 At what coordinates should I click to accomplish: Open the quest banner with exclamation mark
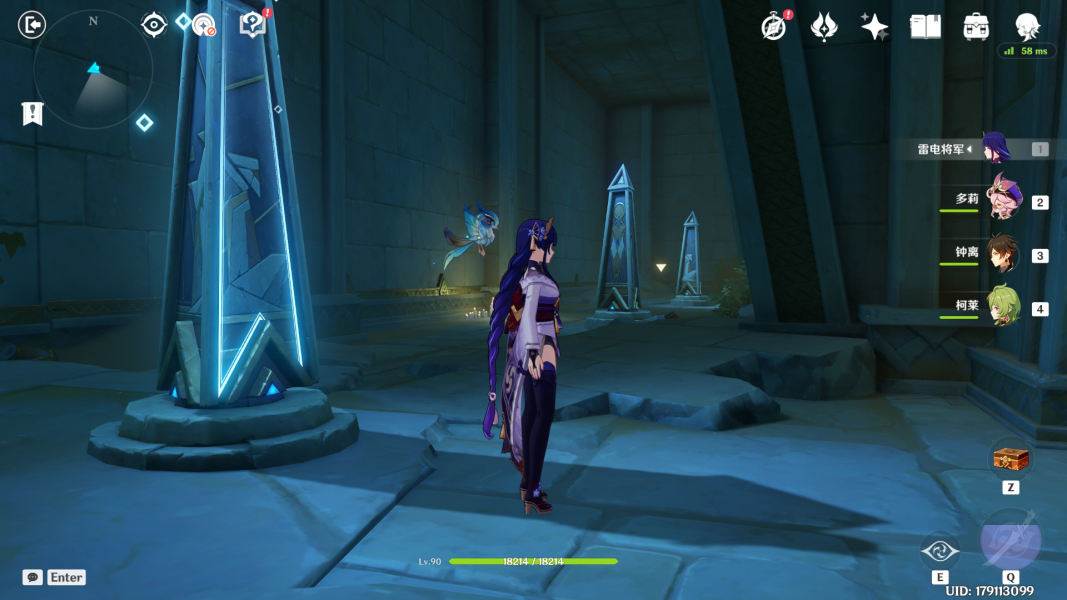[x=33, y=113]
